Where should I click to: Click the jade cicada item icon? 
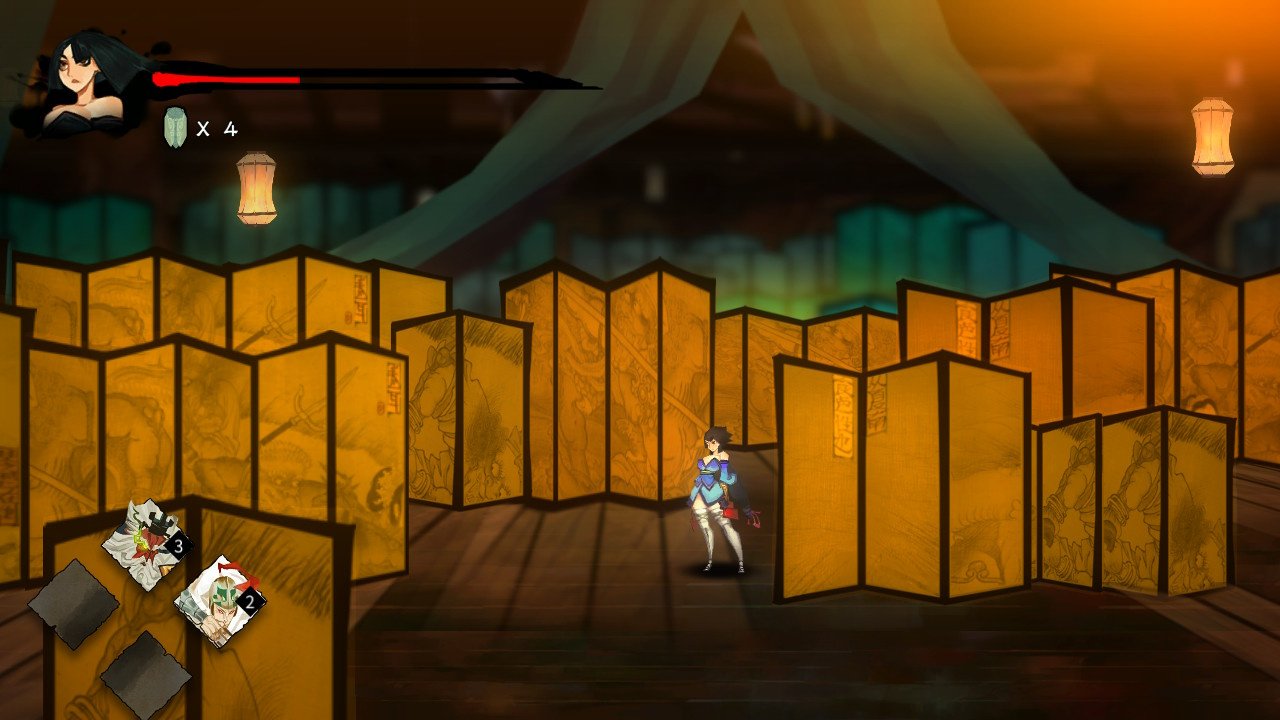[x=175, y=125]
